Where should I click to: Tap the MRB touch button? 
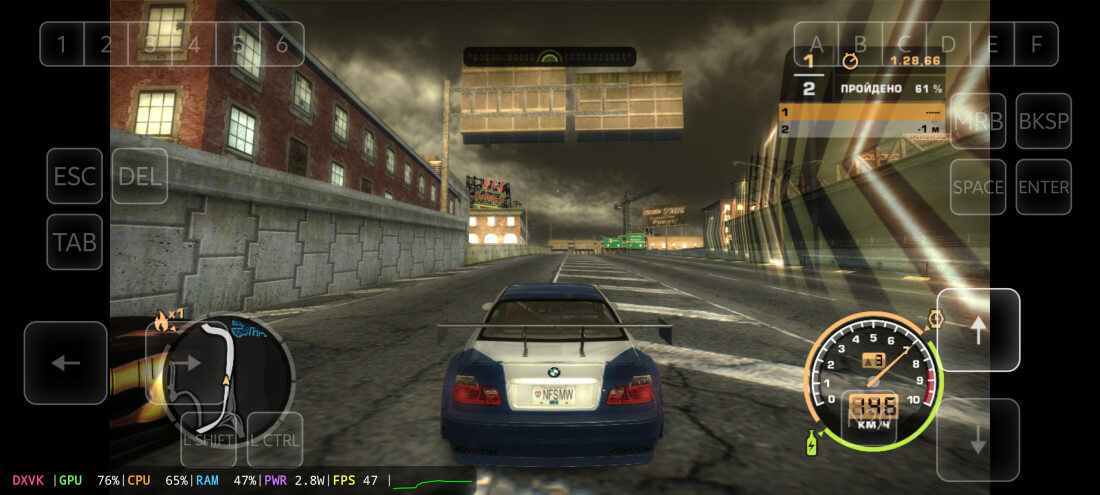click(x=978, y=121)
